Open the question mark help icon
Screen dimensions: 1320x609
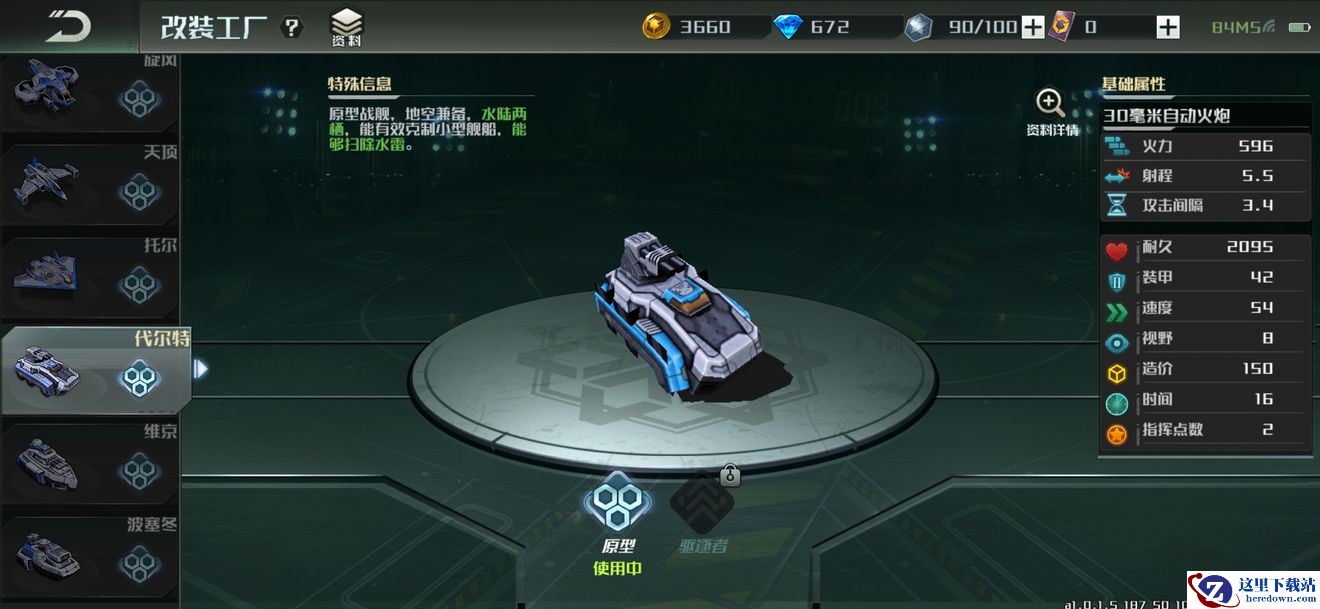pyautogui.click(x=291, y=27)
